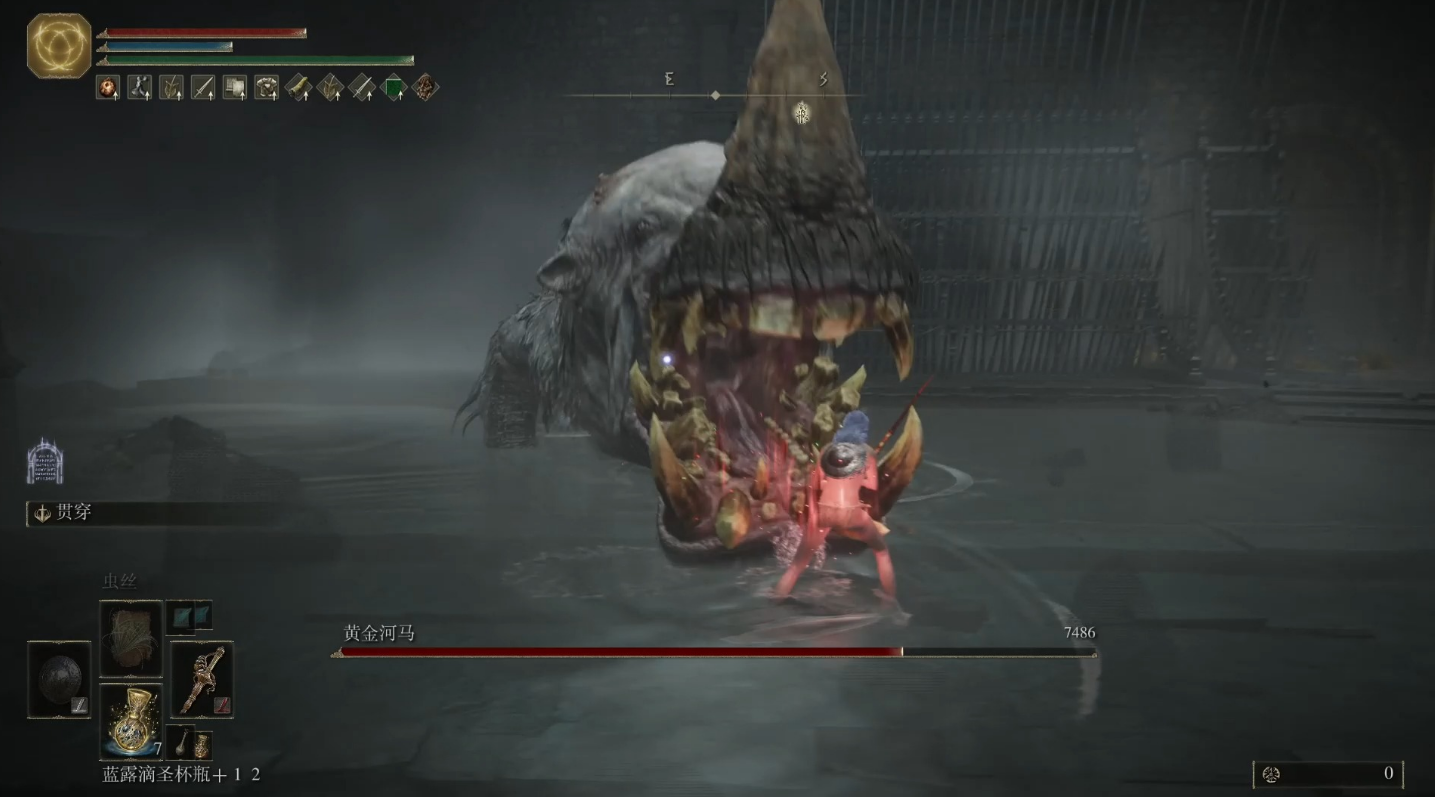
Task: Use the 蓝露滴圣杯瓶 flask slot
Action: click(x=130, y=721)
